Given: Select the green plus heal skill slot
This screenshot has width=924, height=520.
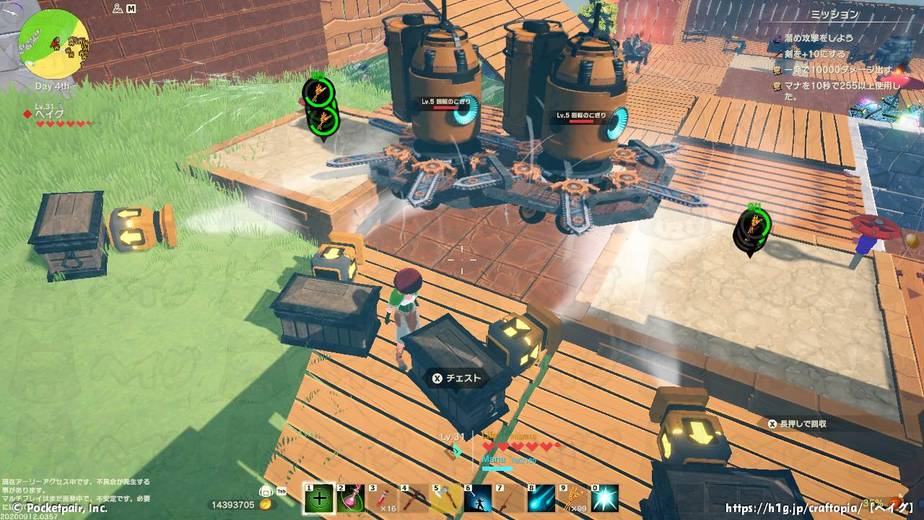Looking at the screenshot, I should tap(319, 497).
